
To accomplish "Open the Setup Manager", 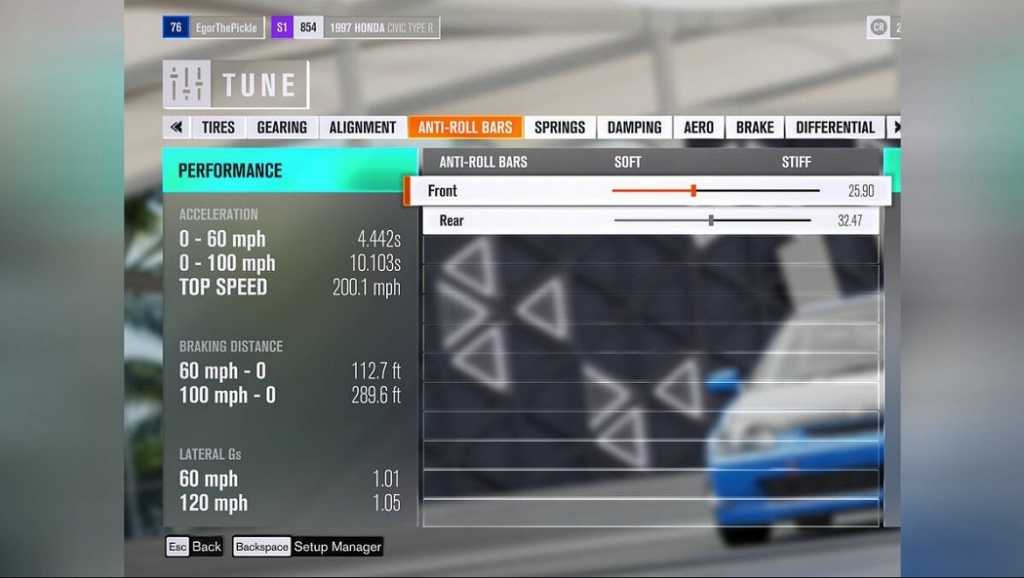I will pos(308,547).
